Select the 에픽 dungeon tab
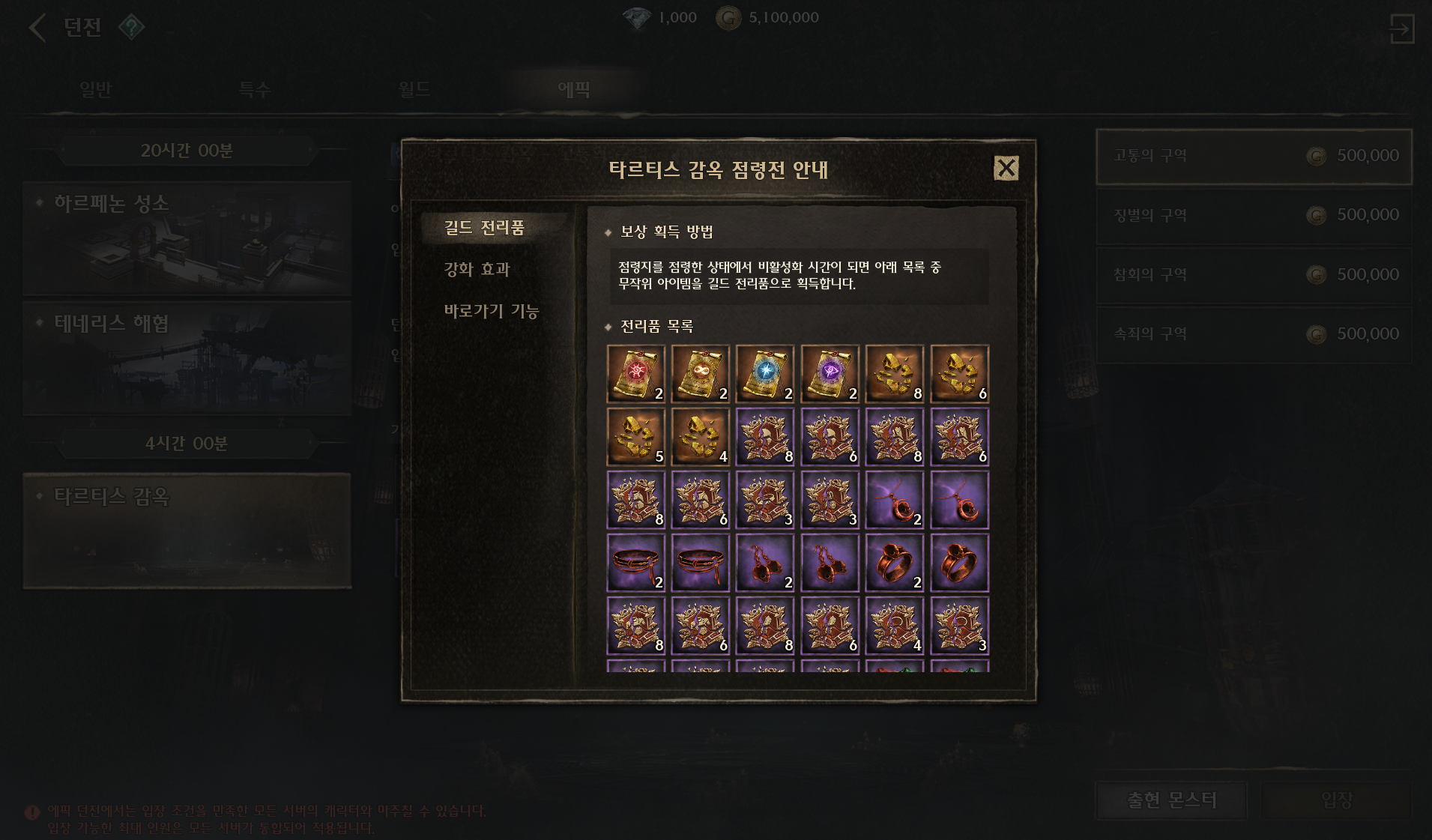Viewport: 1432px width, 840px height. tap(574, 90)
